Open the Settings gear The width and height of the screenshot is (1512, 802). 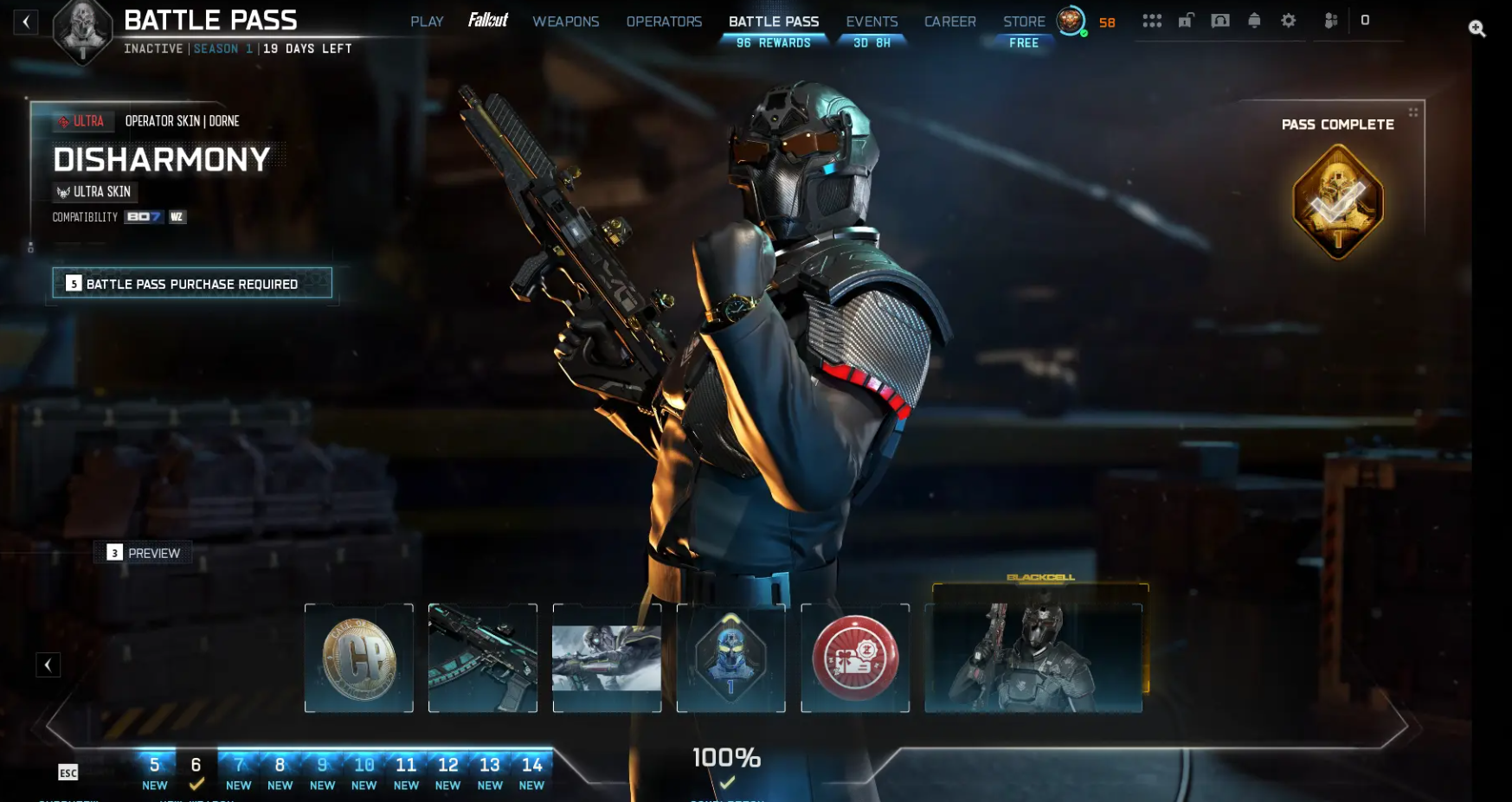click(1288, 19)
